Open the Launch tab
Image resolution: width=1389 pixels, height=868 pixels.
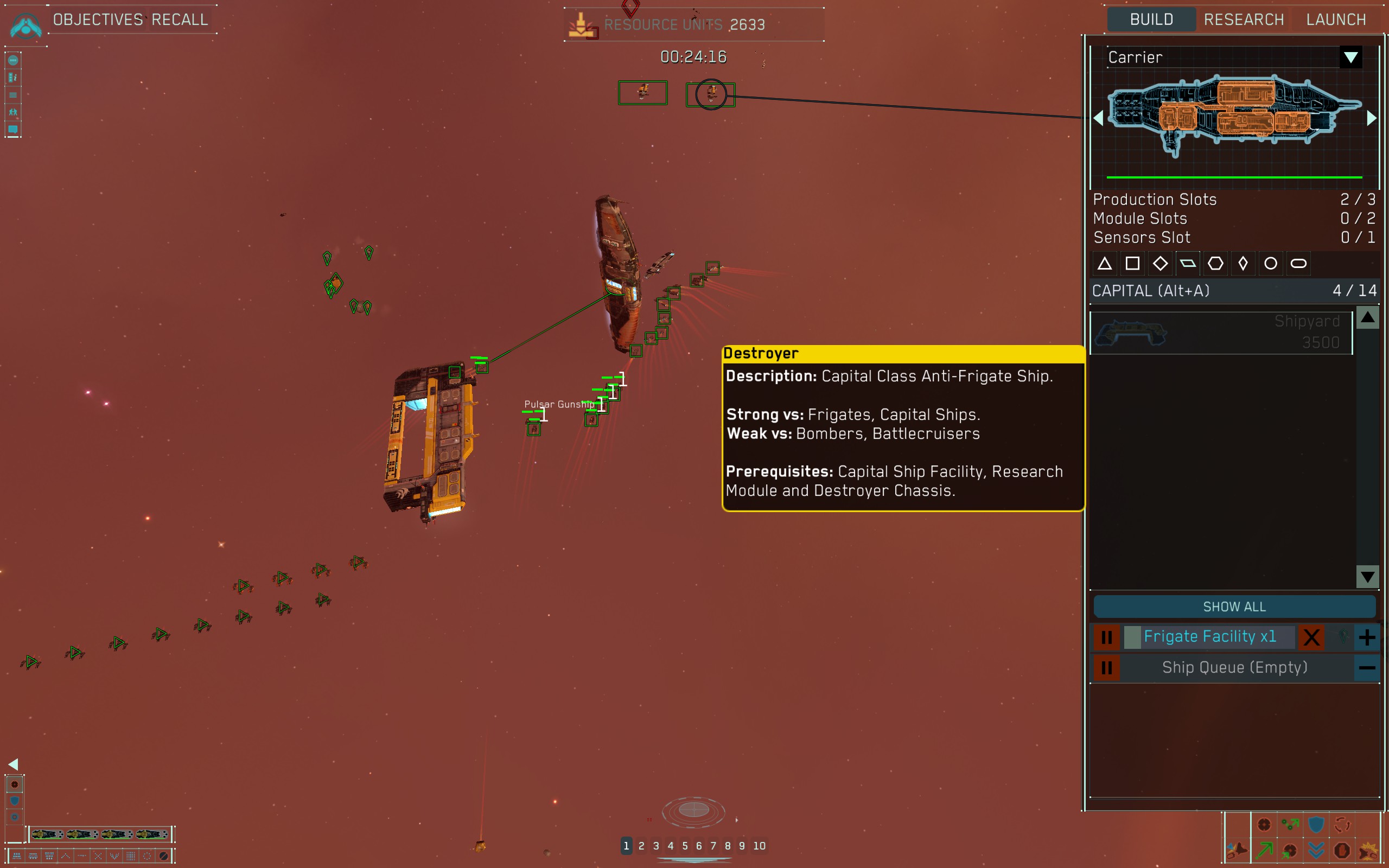(1336, 20)
